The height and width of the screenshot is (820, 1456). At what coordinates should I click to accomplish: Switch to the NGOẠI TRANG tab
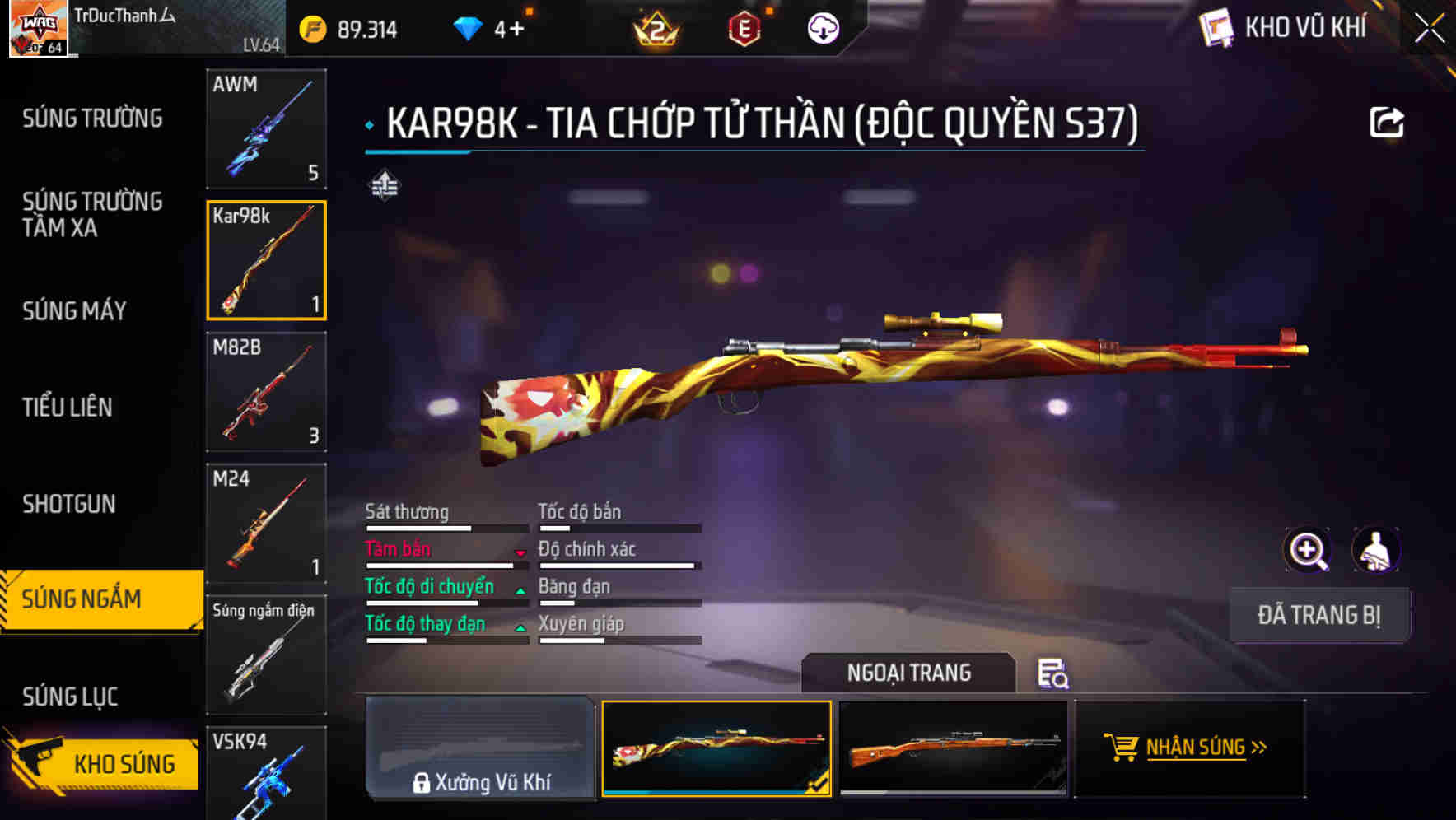908,673
